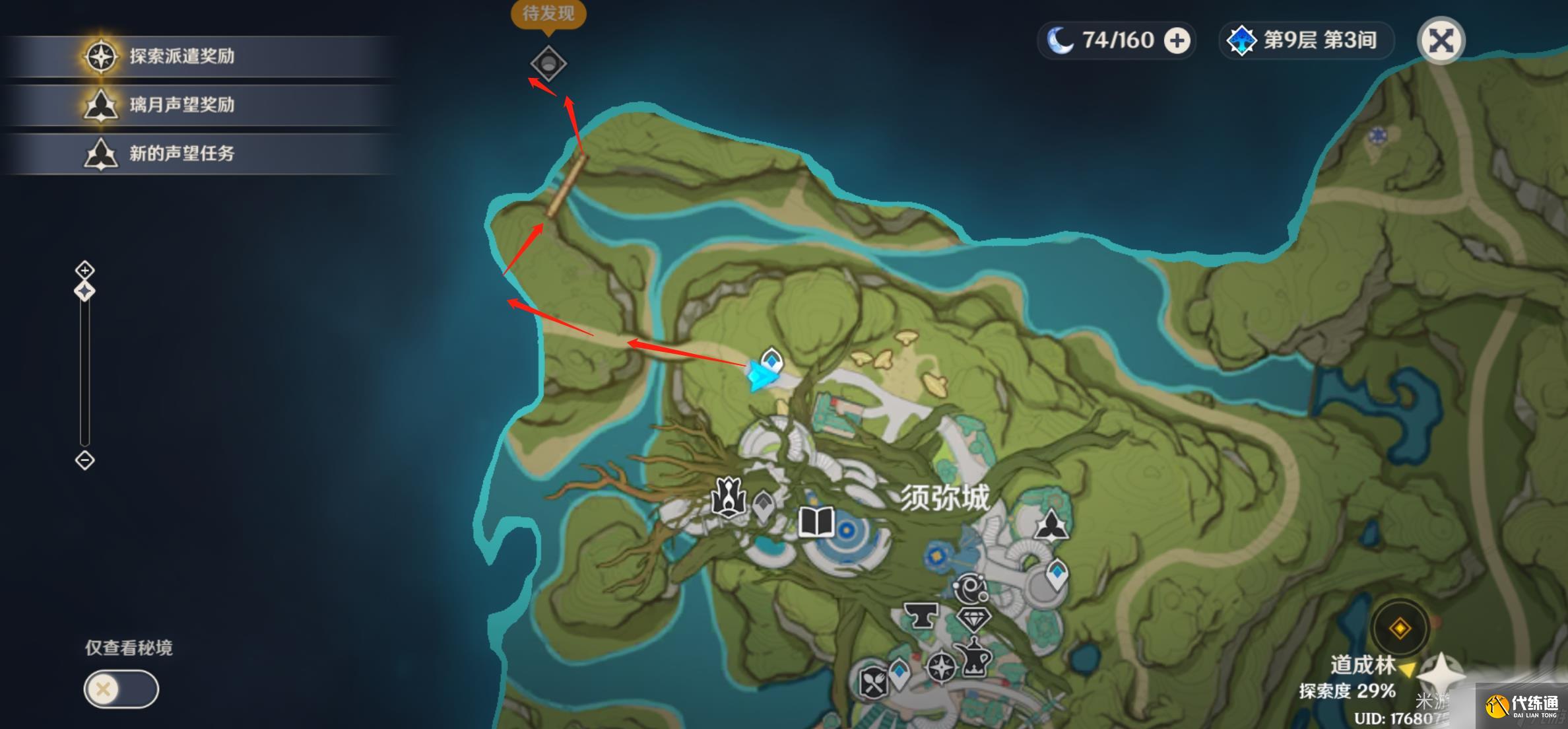This screenshot has height=729, width=1568.
Task: Close the map with the X button
Action: [x=1441, y=41]
